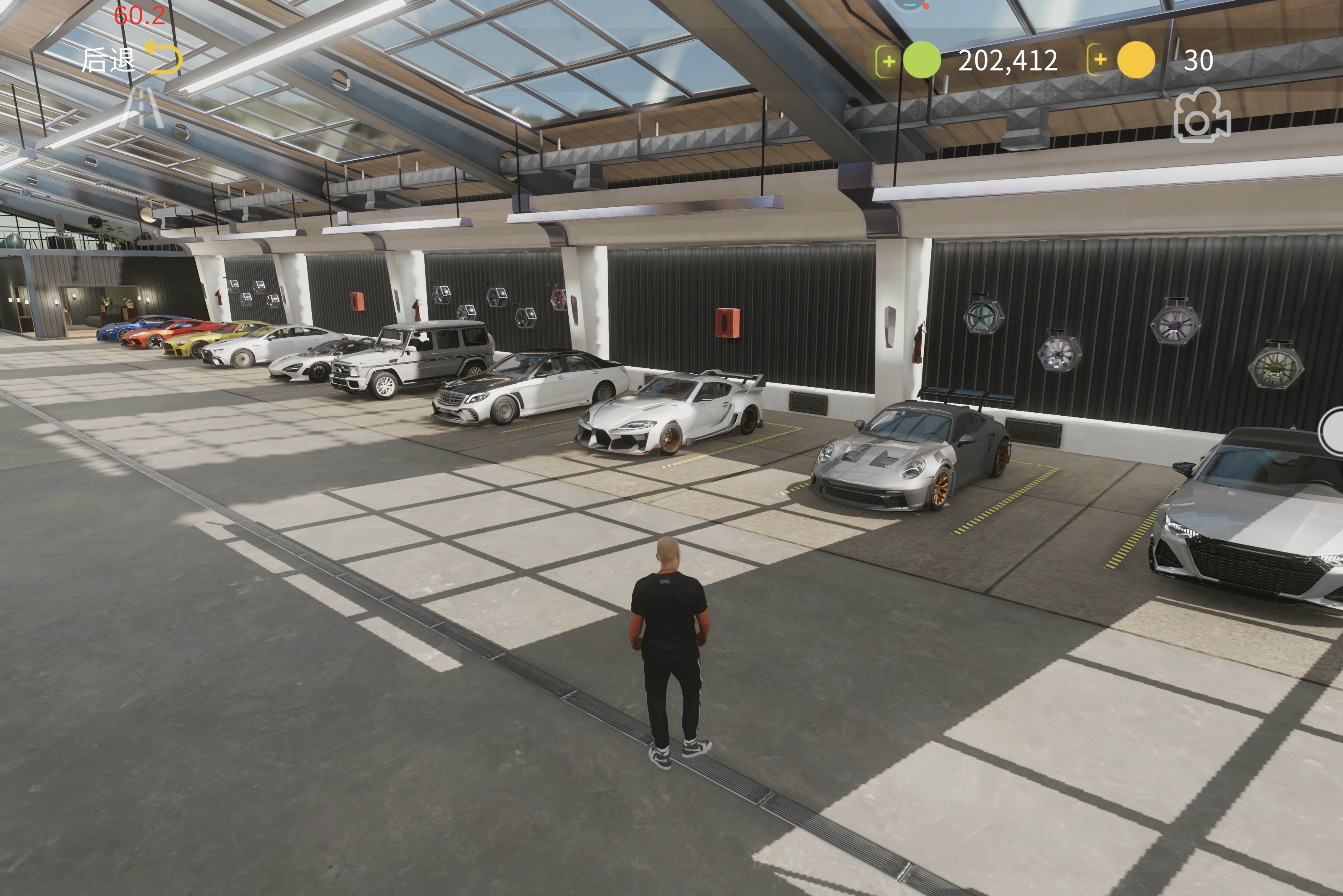Add more gold coins with plus button
The width and height of the screenshot is (1343, 896).
(1100, 60)
